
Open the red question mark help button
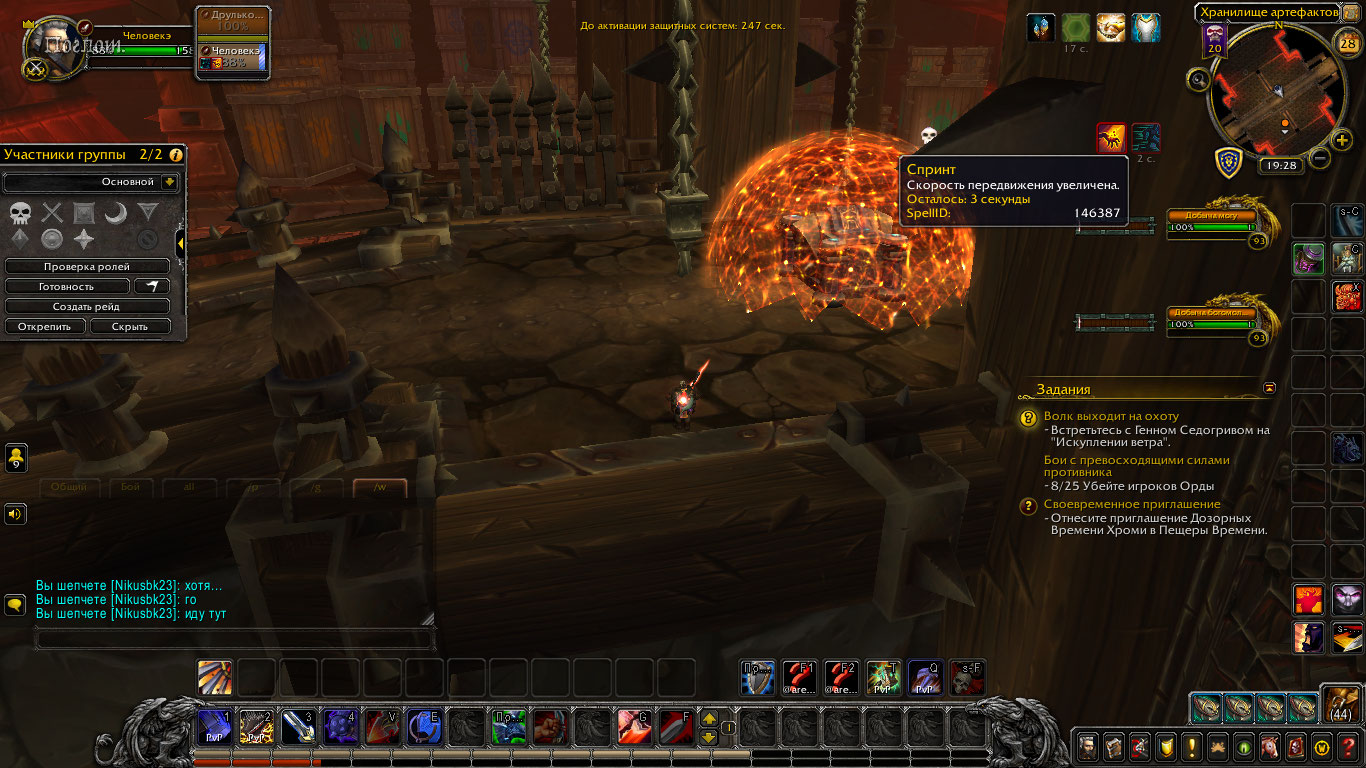1347,746
